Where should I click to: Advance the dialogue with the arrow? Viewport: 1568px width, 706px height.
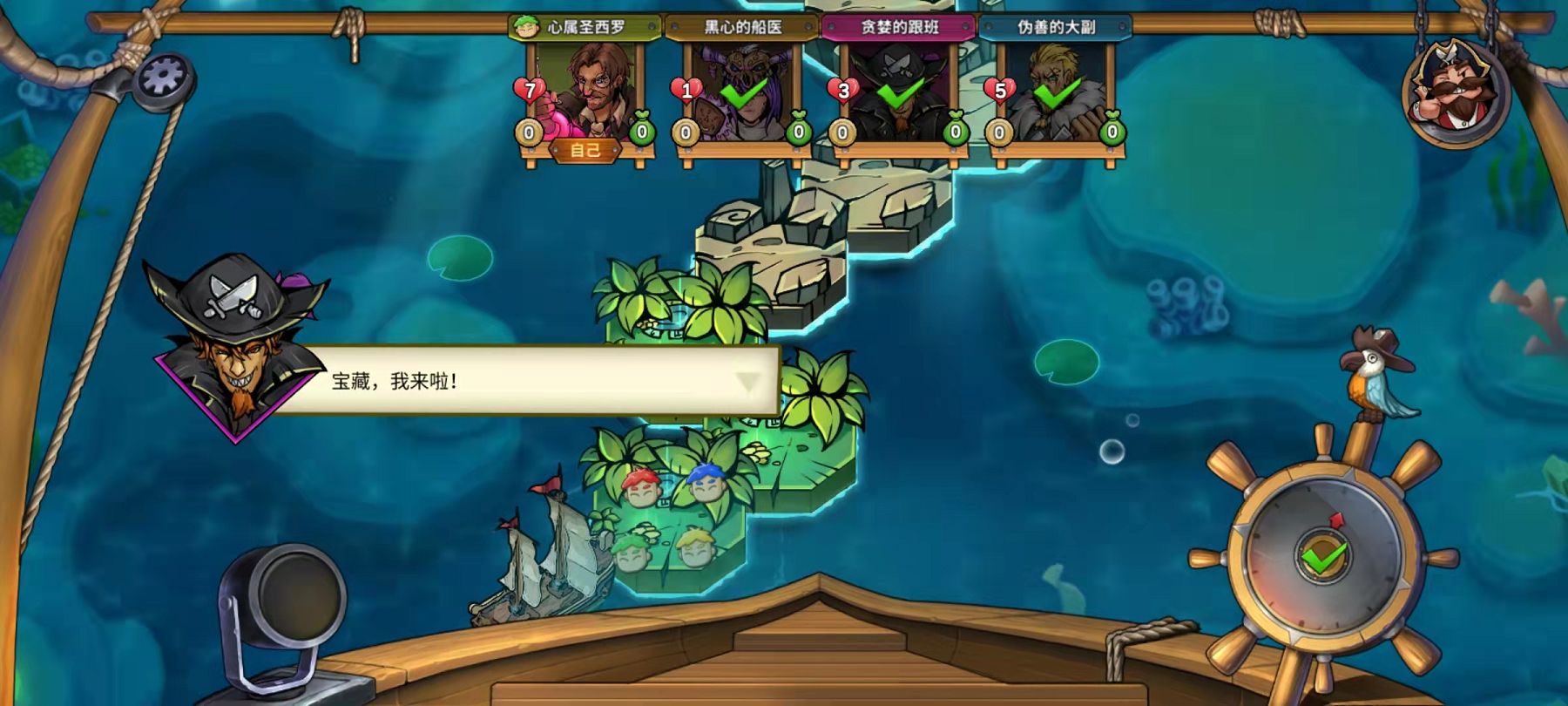click(747, 382)
